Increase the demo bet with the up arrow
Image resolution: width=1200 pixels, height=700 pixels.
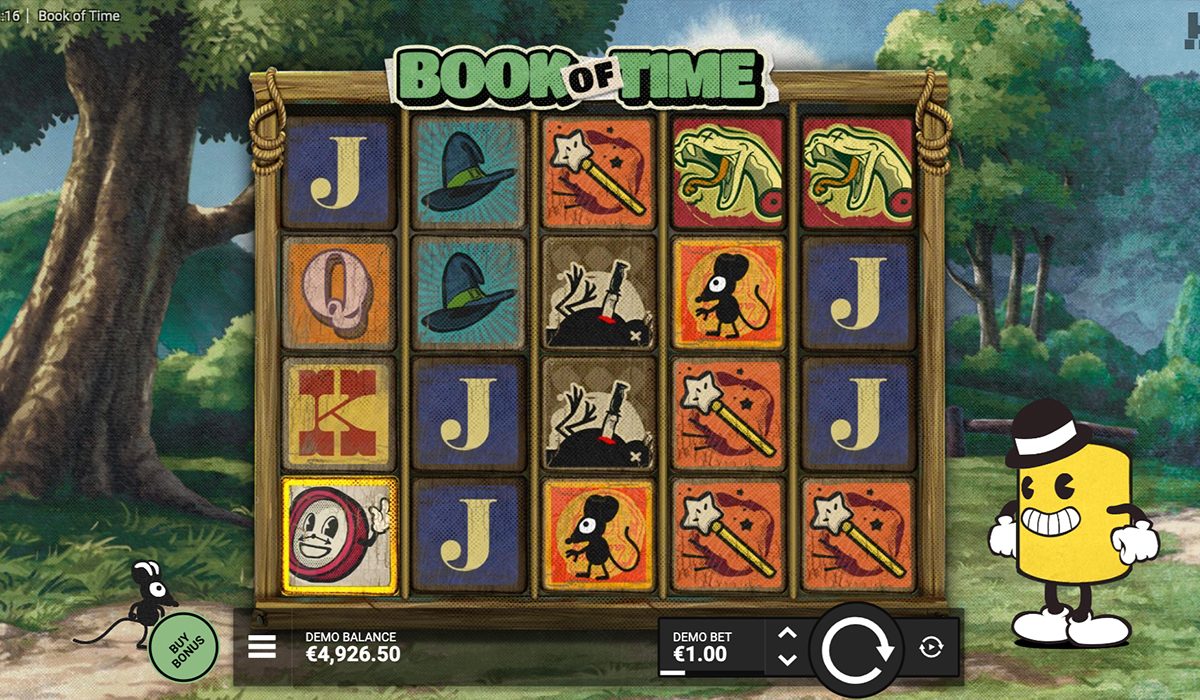[787, 633]
